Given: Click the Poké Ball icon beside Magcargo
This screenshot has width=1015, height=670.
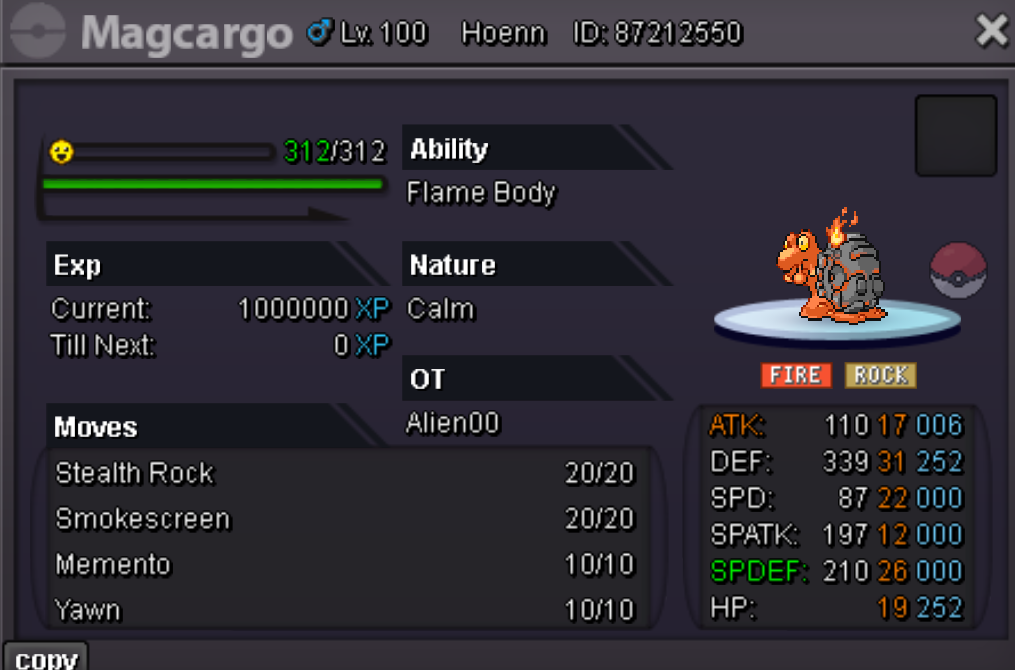Looking at the screenshot, I should (x=958, y=270).
